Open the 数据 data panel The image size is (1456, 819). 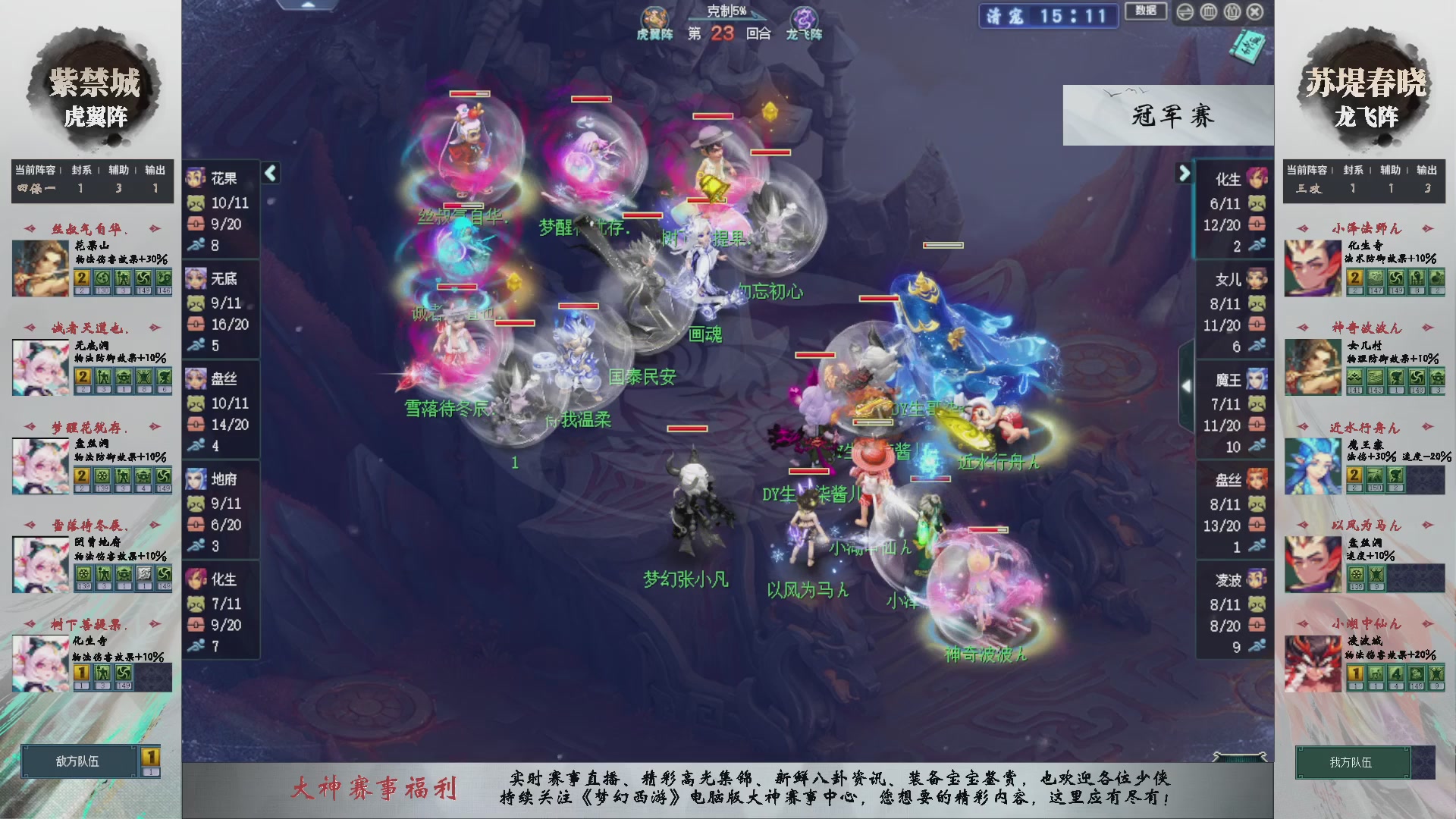1145,12
